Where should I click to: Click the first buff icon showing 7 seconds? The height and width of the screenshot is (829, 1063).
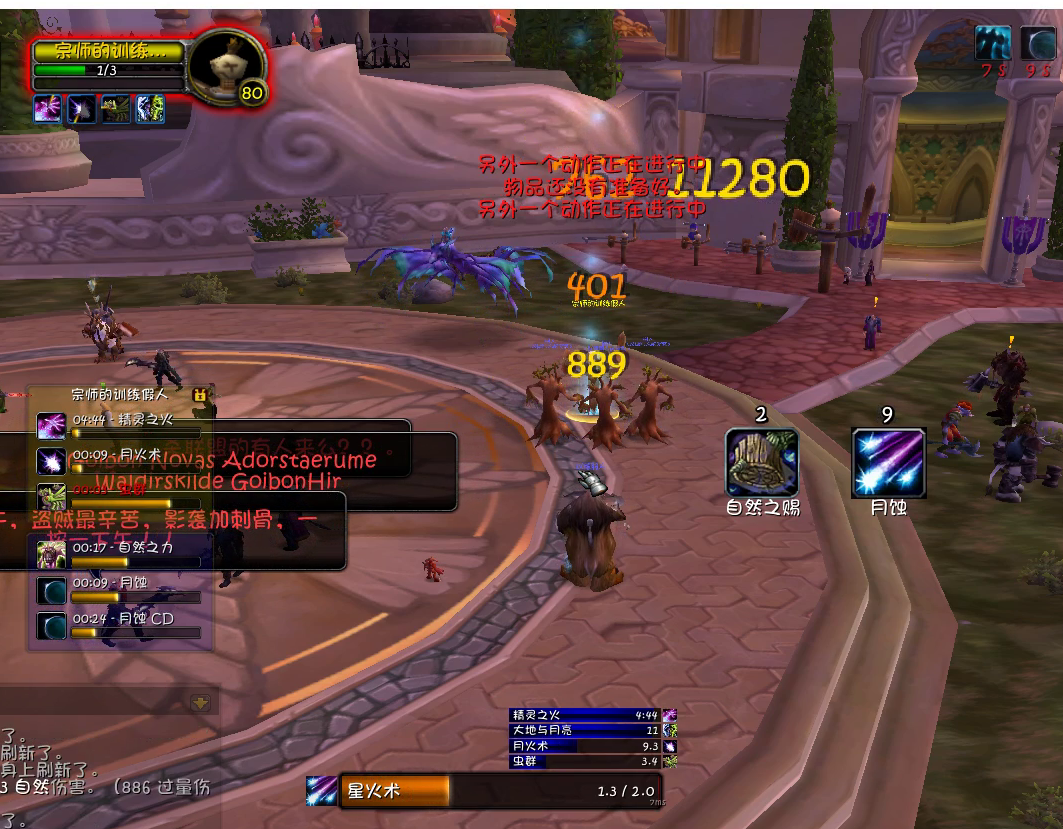993,42
